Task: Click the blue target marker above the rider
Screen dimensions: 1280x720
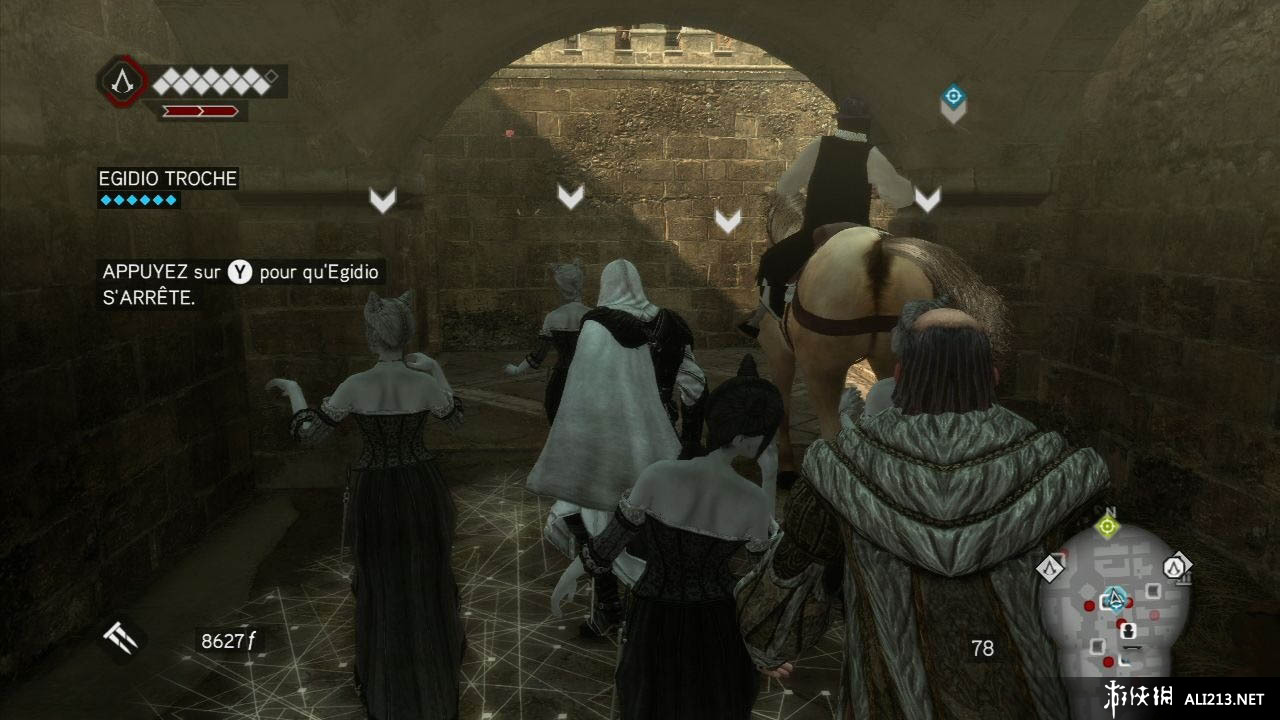Action: pos(953,98)
